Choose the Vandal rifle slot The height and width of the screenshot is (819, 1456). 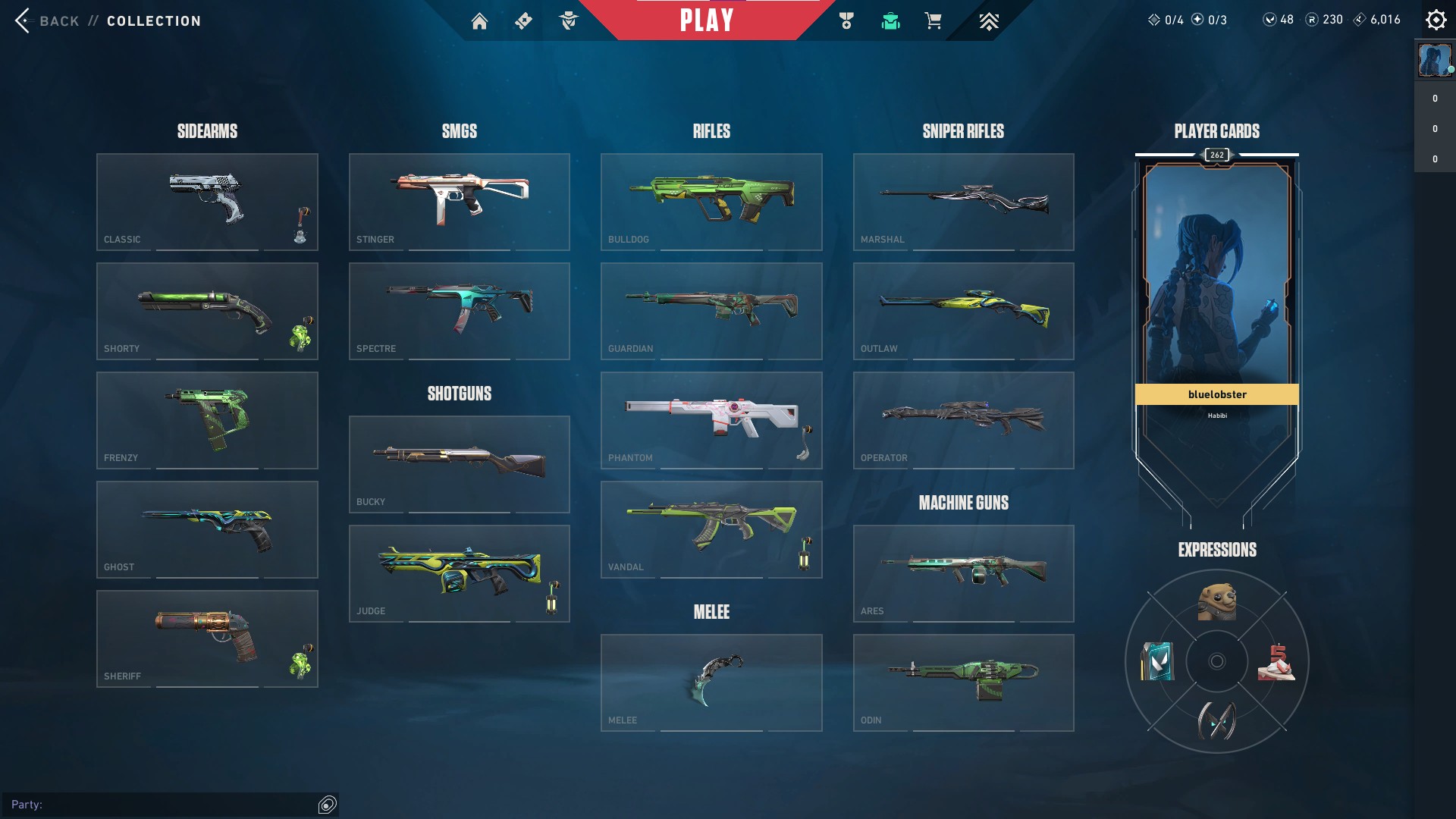click(711, 529)
